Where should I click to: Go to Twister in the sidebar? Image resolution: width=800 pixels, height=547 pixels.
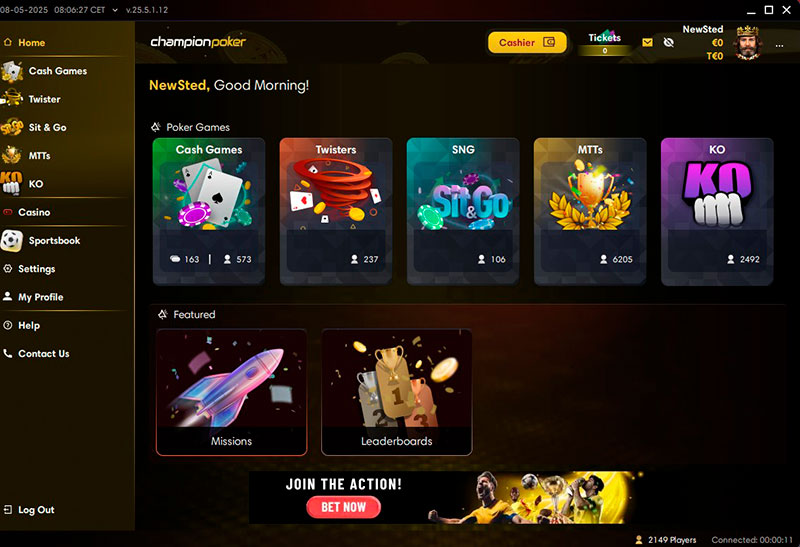tap(44, 99)
